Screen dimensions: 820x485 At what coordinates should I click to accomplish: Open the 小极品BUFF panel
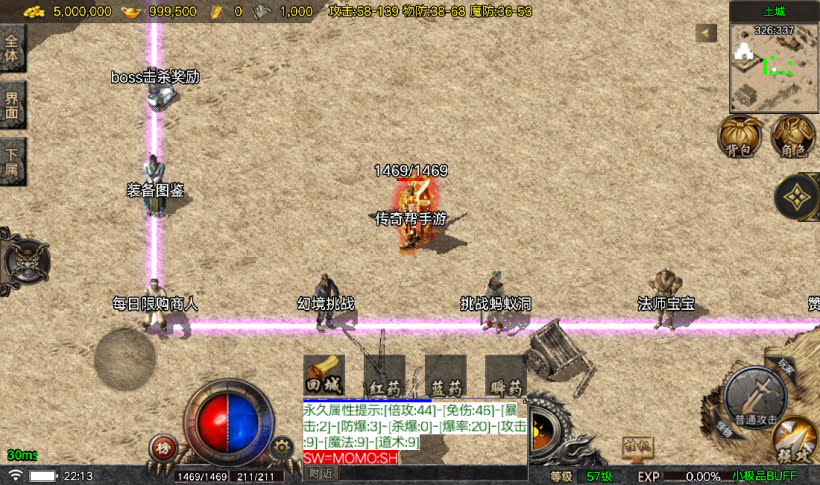(764, 476)
